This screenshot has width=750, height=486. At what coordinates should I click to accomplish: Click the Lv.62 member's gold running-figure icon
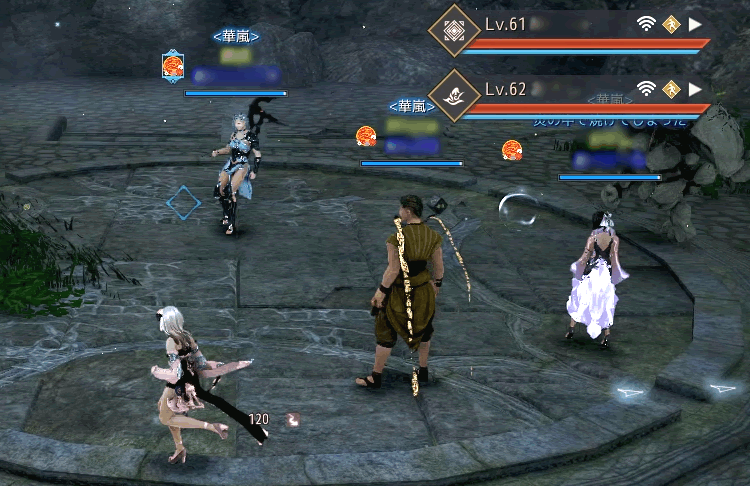(x=671, y=88)
